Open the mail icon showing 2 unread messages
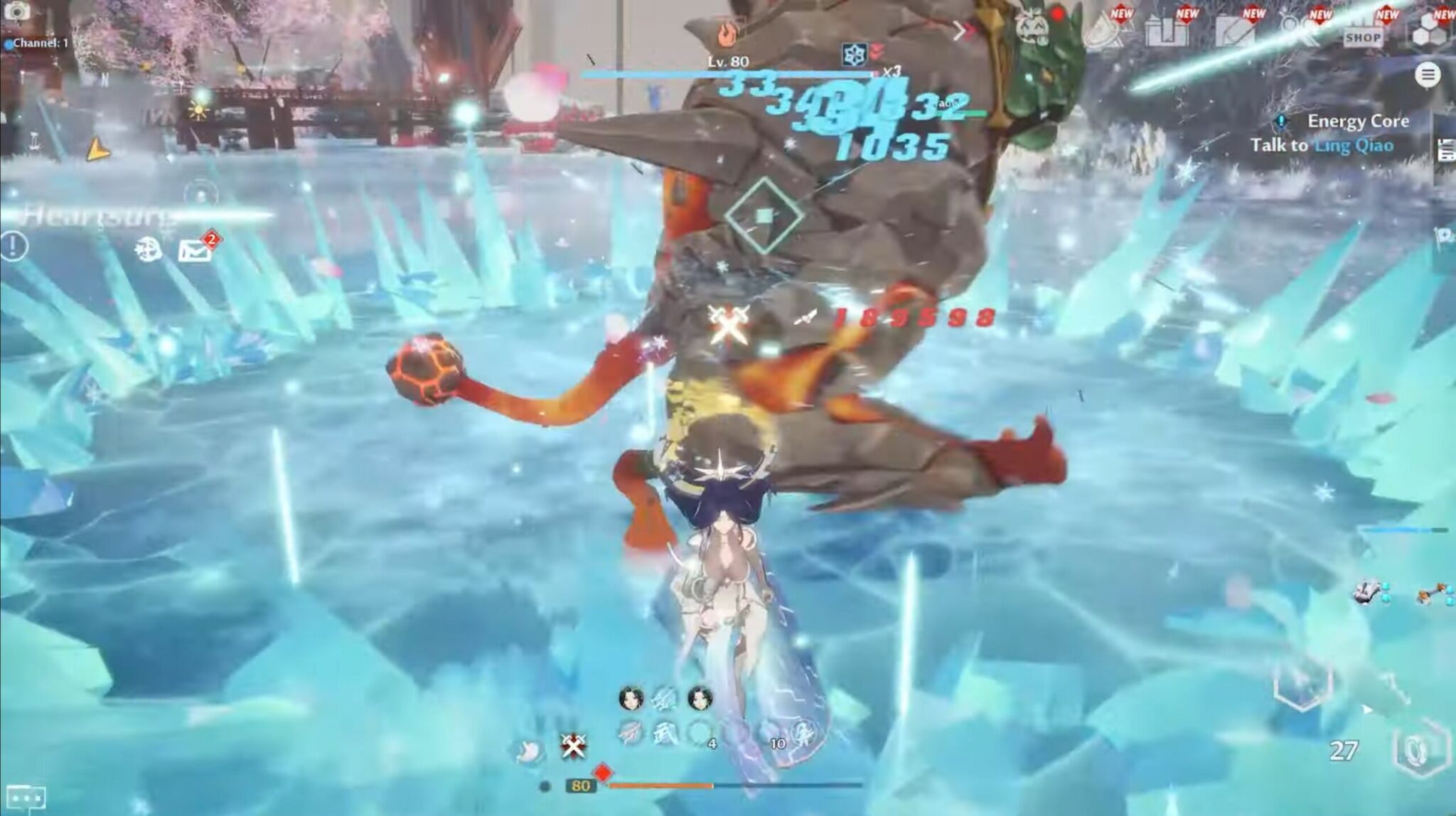The width and height of the screenshot is (1456, 816). 194,249
